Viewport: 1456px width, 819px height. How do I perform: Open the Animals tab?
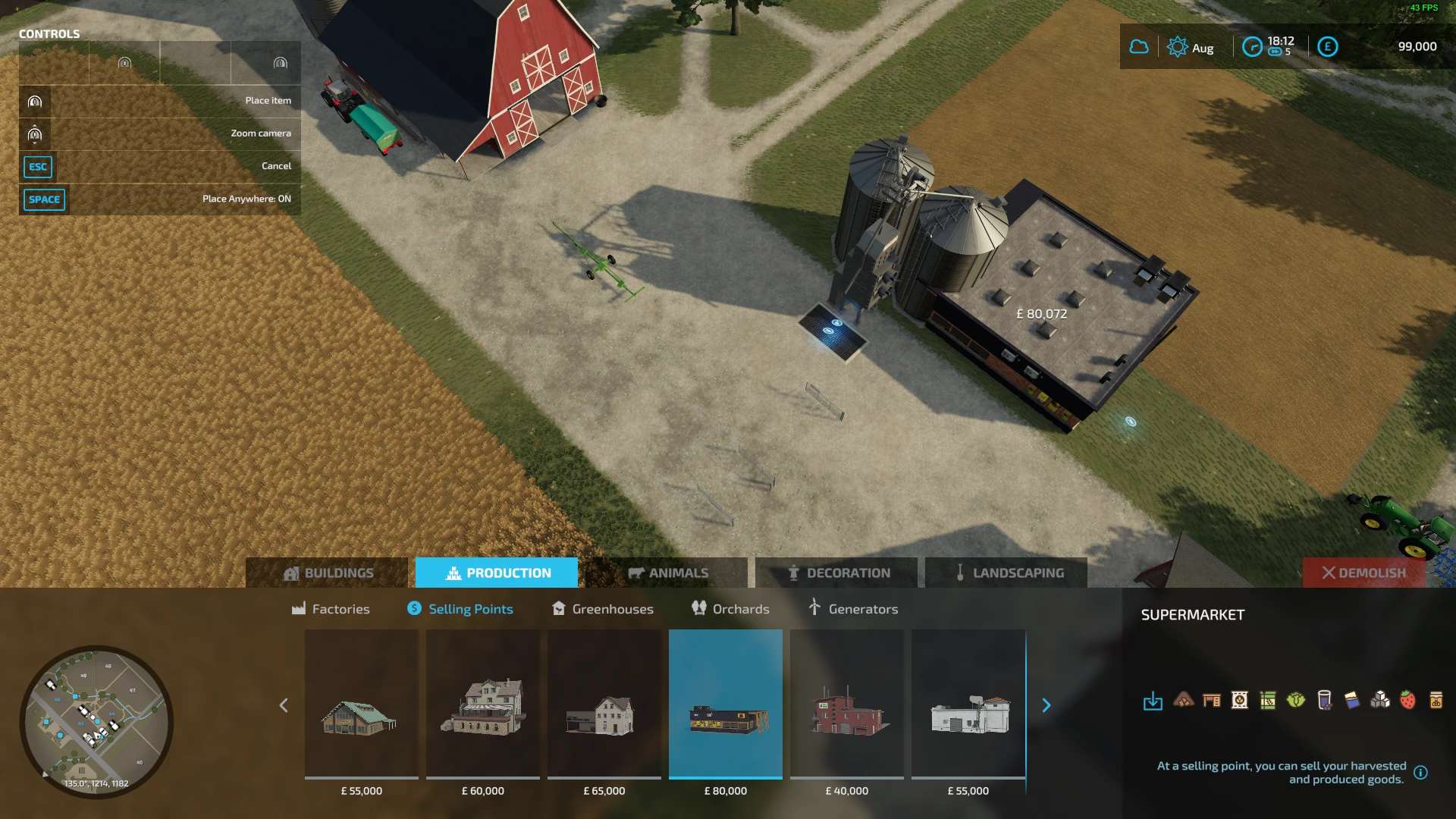click(x=667, y=573)
